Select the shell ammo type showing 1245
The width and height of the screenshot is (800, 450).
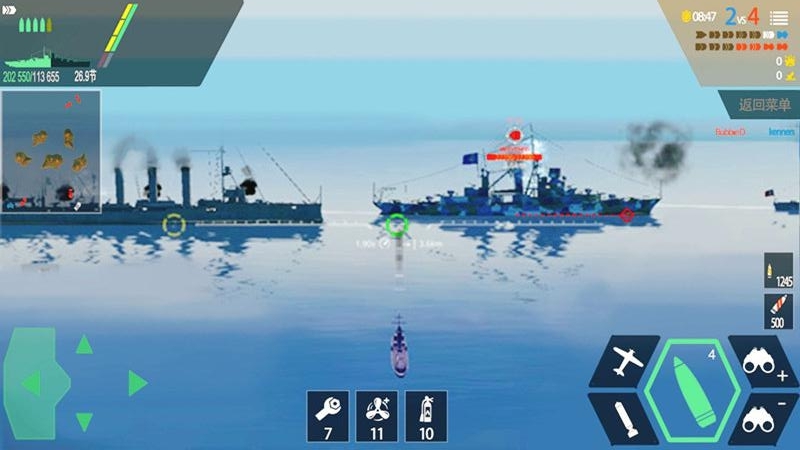coord(777,271)
